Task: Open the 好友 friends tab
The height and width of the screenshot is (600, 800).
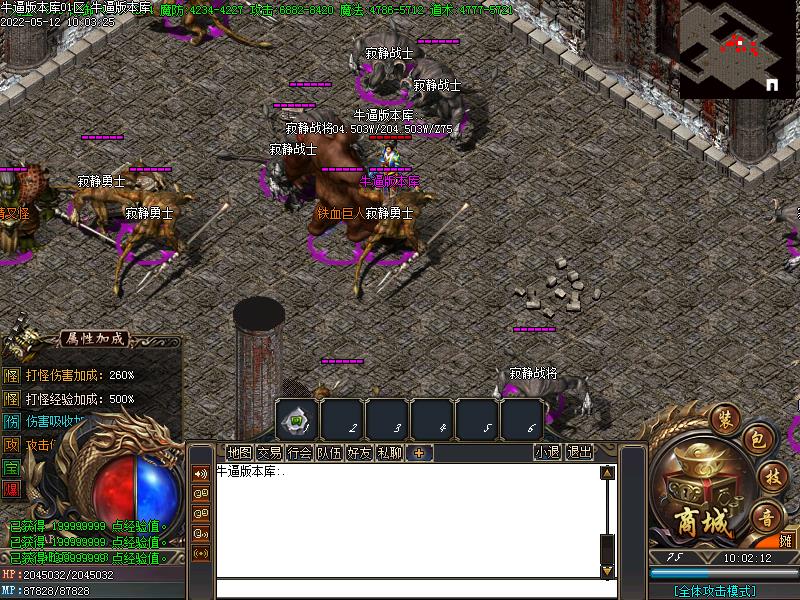Action: click(359, 452)
